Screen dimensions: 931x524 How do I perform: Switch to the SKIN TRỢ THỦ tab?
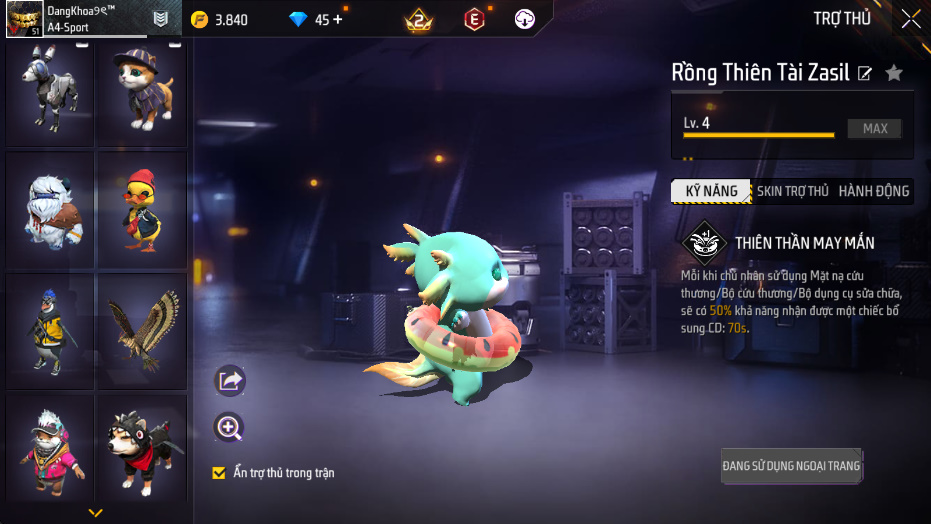coord(792,191)
